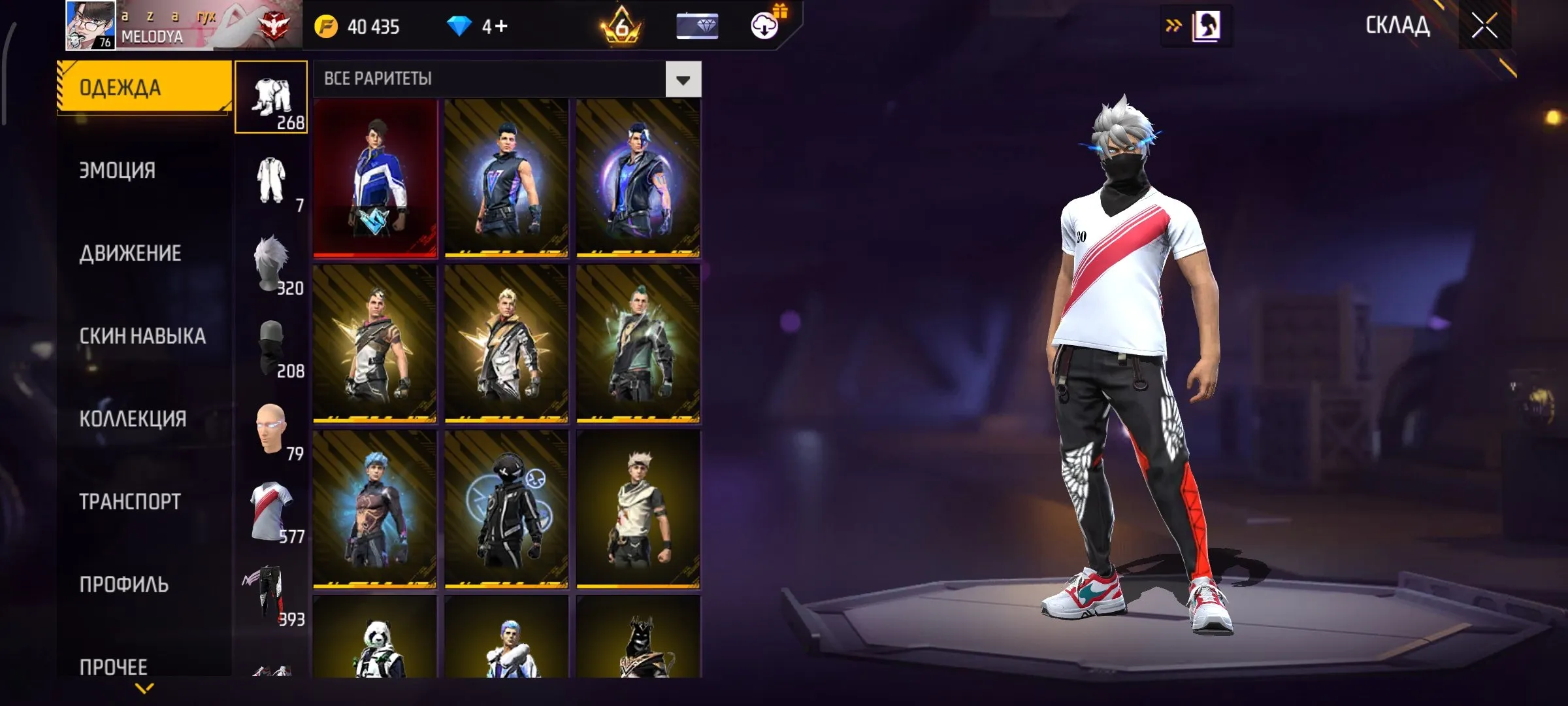
Task: Switch to the ЭМОЦИЯ tab
Action: point(118,170)
